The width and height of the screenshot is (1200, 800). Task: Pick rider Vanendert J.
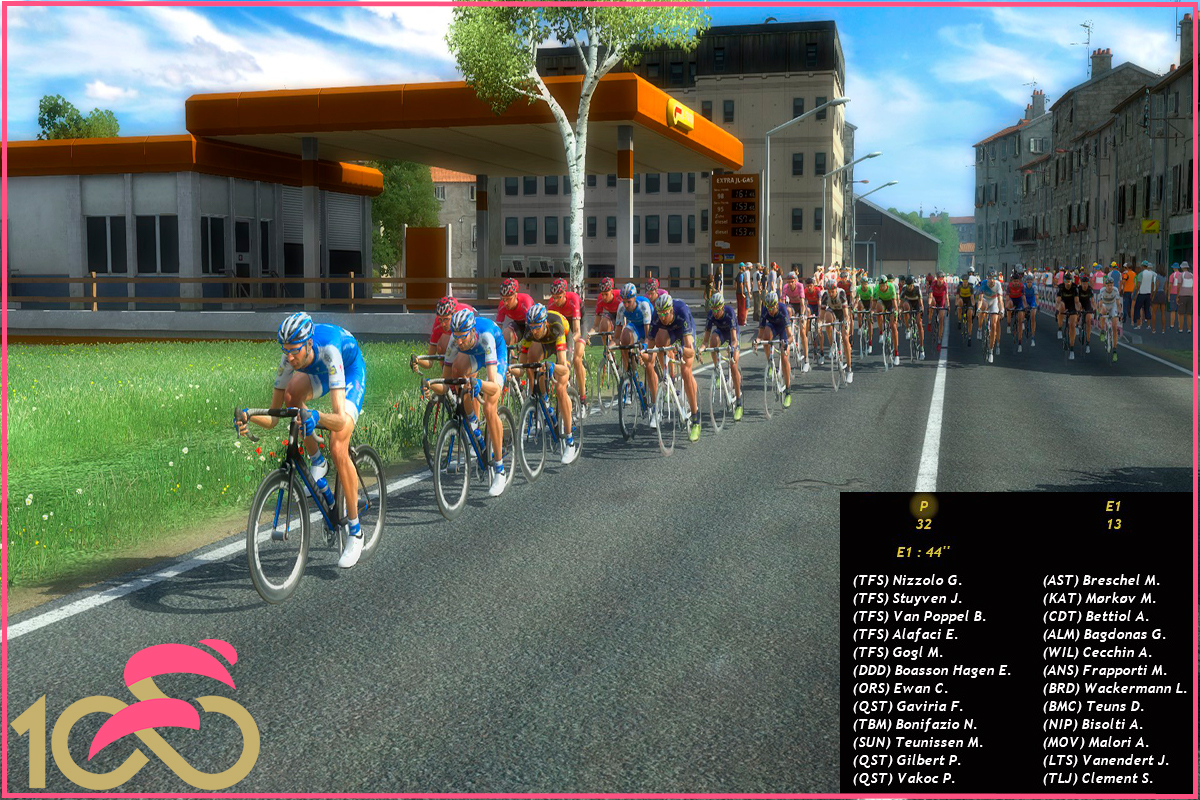[x=1106, y=760]
